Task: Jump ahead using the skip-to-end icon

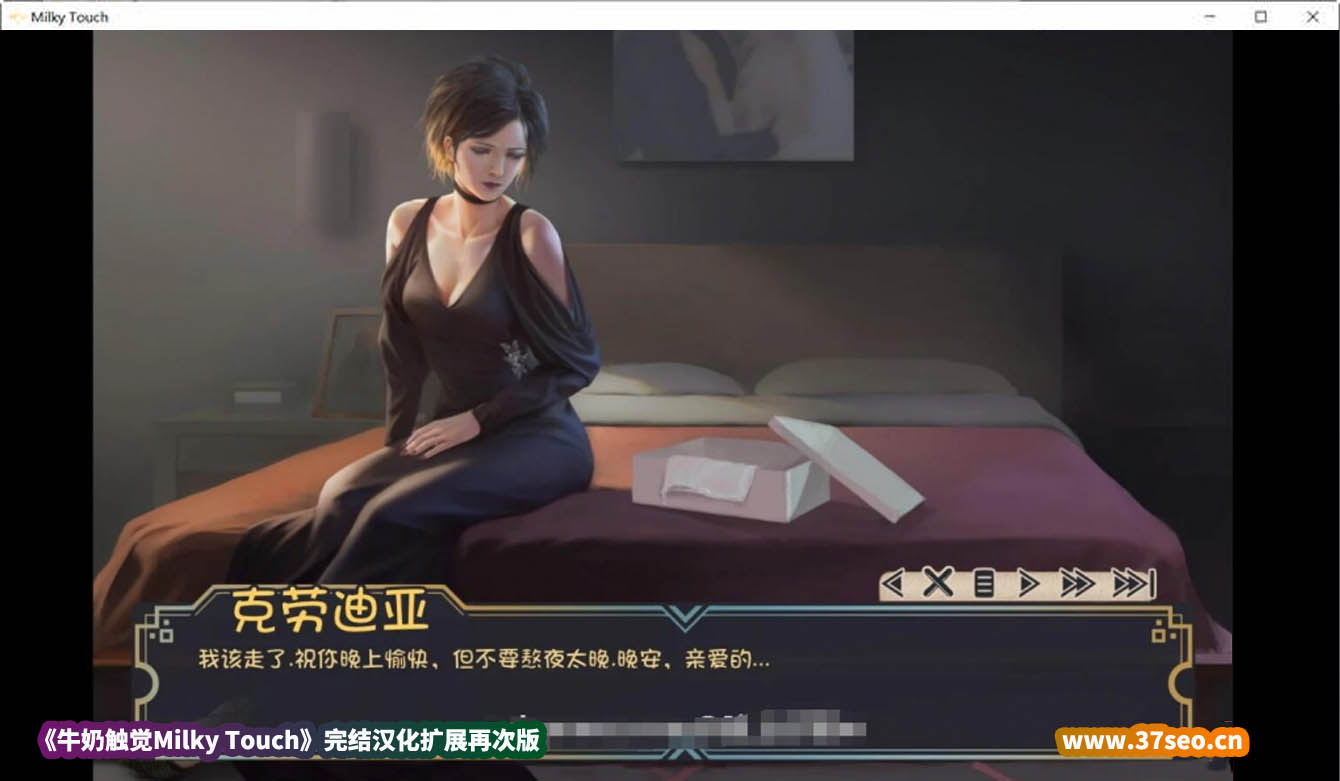Action: [x=1135, y=582]
